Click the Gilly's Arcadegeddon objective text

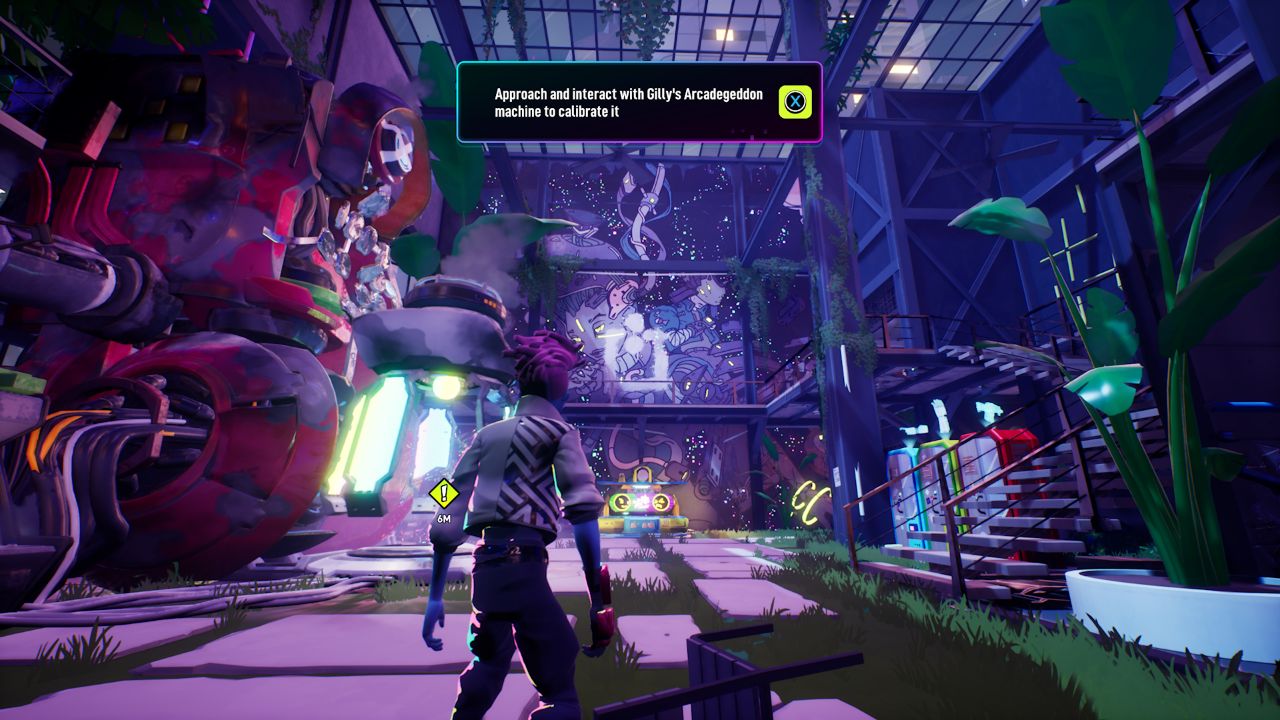point(627,101)
